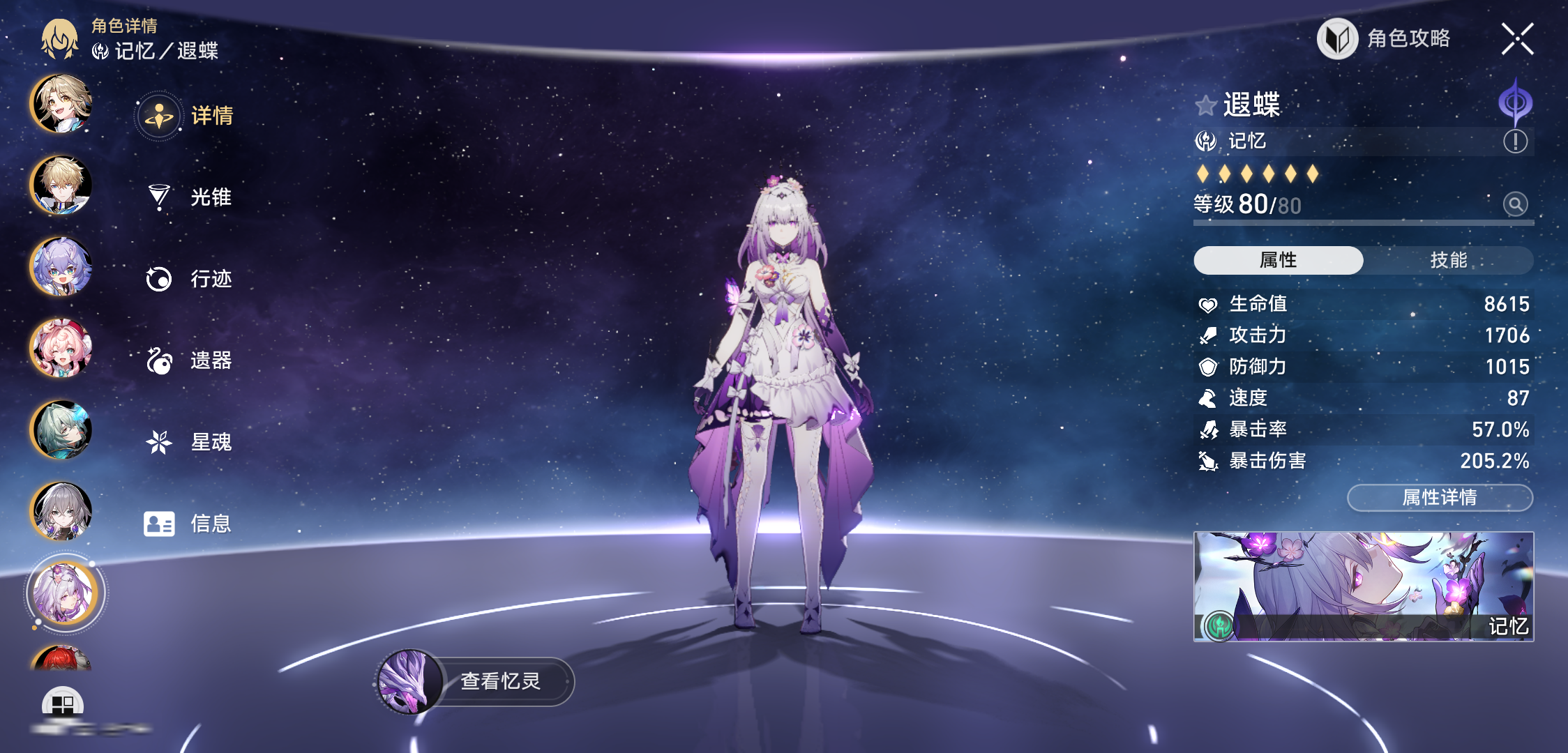The image size is (1568, 753).
Task: Open the 信息 info menu
Action: (188, 524)
